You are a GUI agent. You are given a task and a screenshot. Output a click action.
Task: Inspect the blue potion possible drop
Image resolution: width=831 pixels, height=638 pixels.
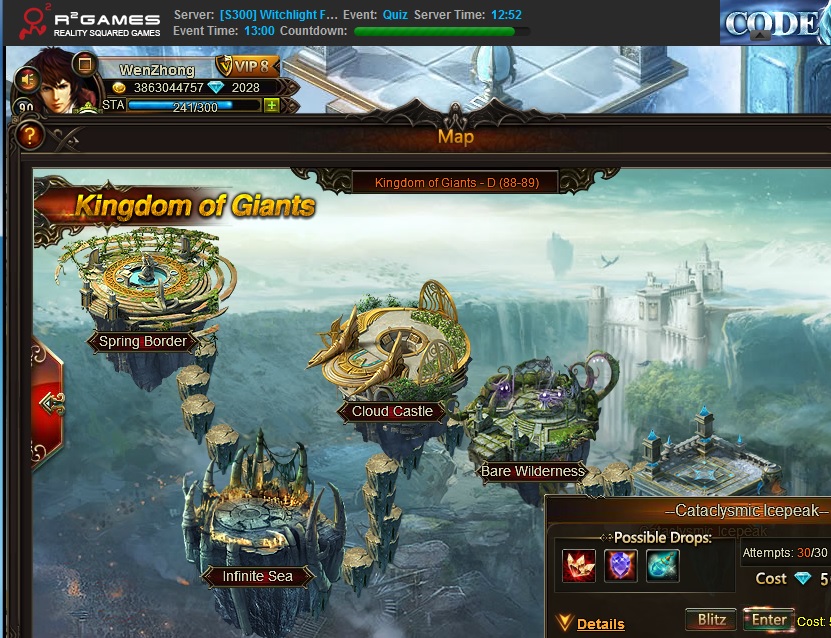click(x=662, y=565)
